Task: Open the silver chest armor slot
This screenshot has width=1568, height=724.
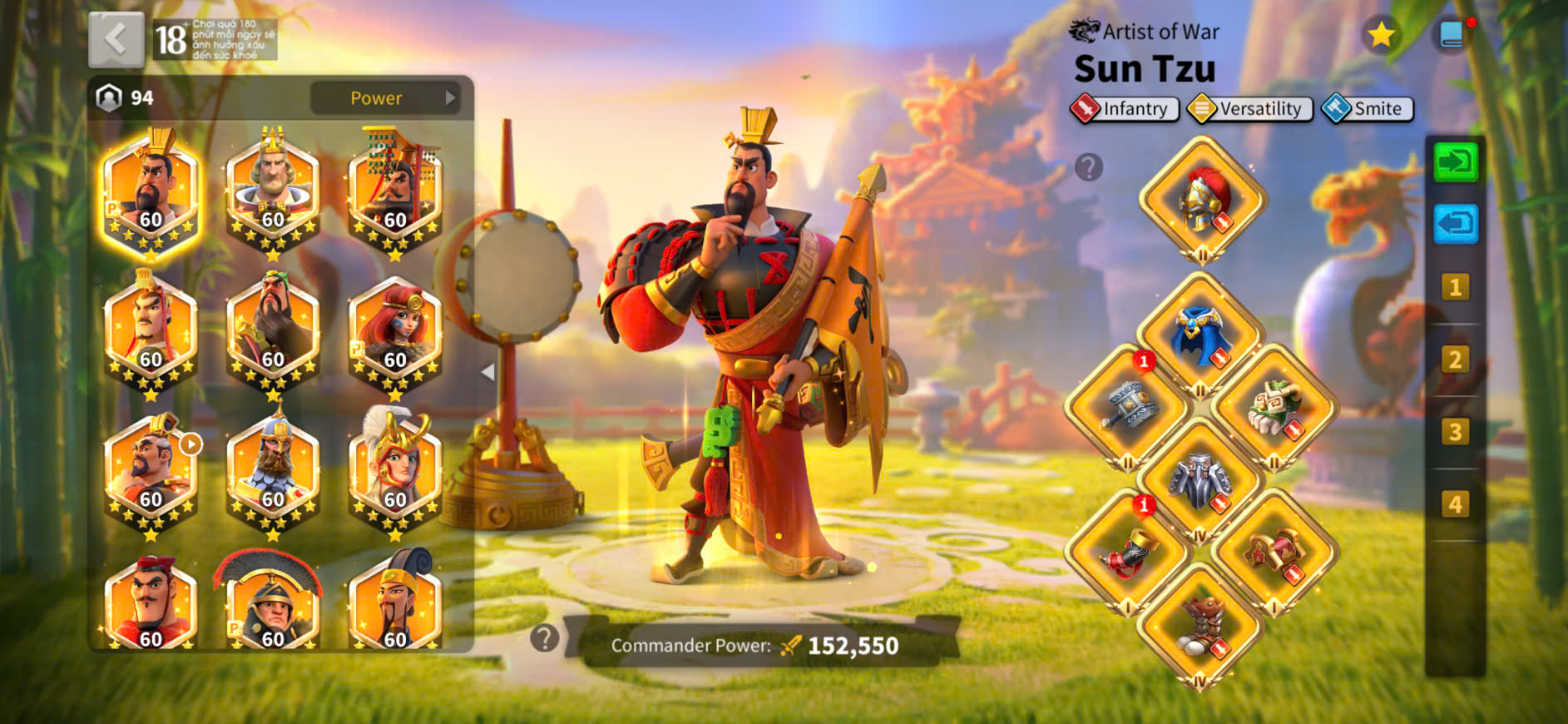Action: pyautogui.click(x=1200, y=480)
